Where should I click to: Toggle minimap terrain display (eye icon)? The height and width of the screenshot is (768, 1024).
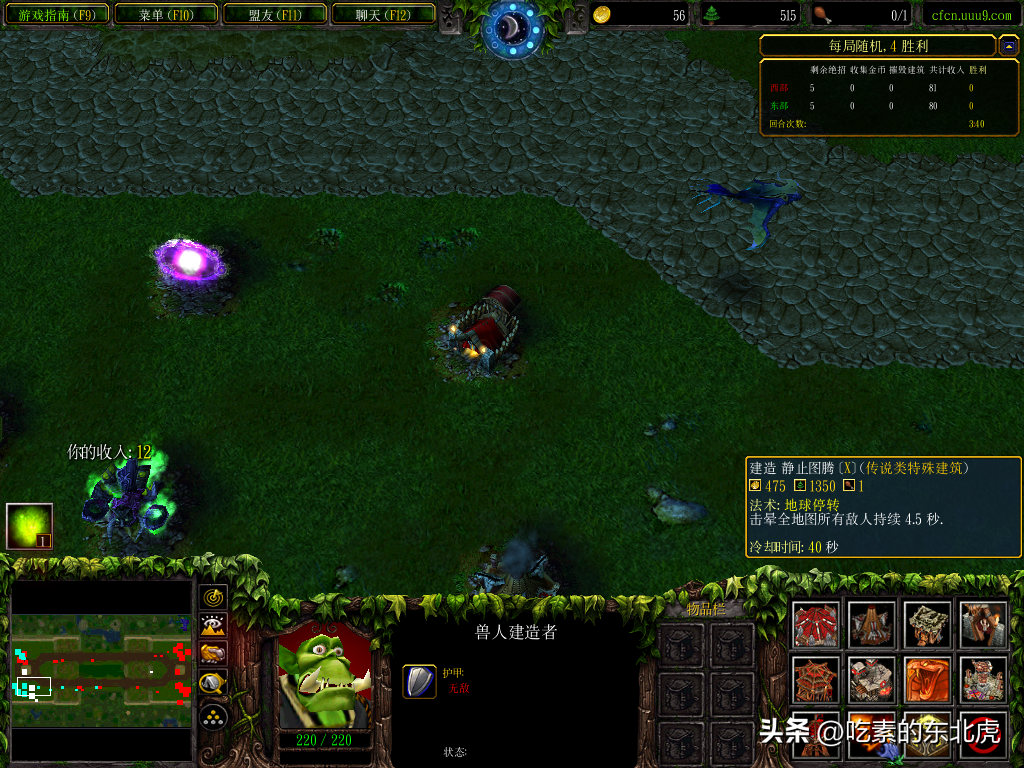tap(213, 626)
